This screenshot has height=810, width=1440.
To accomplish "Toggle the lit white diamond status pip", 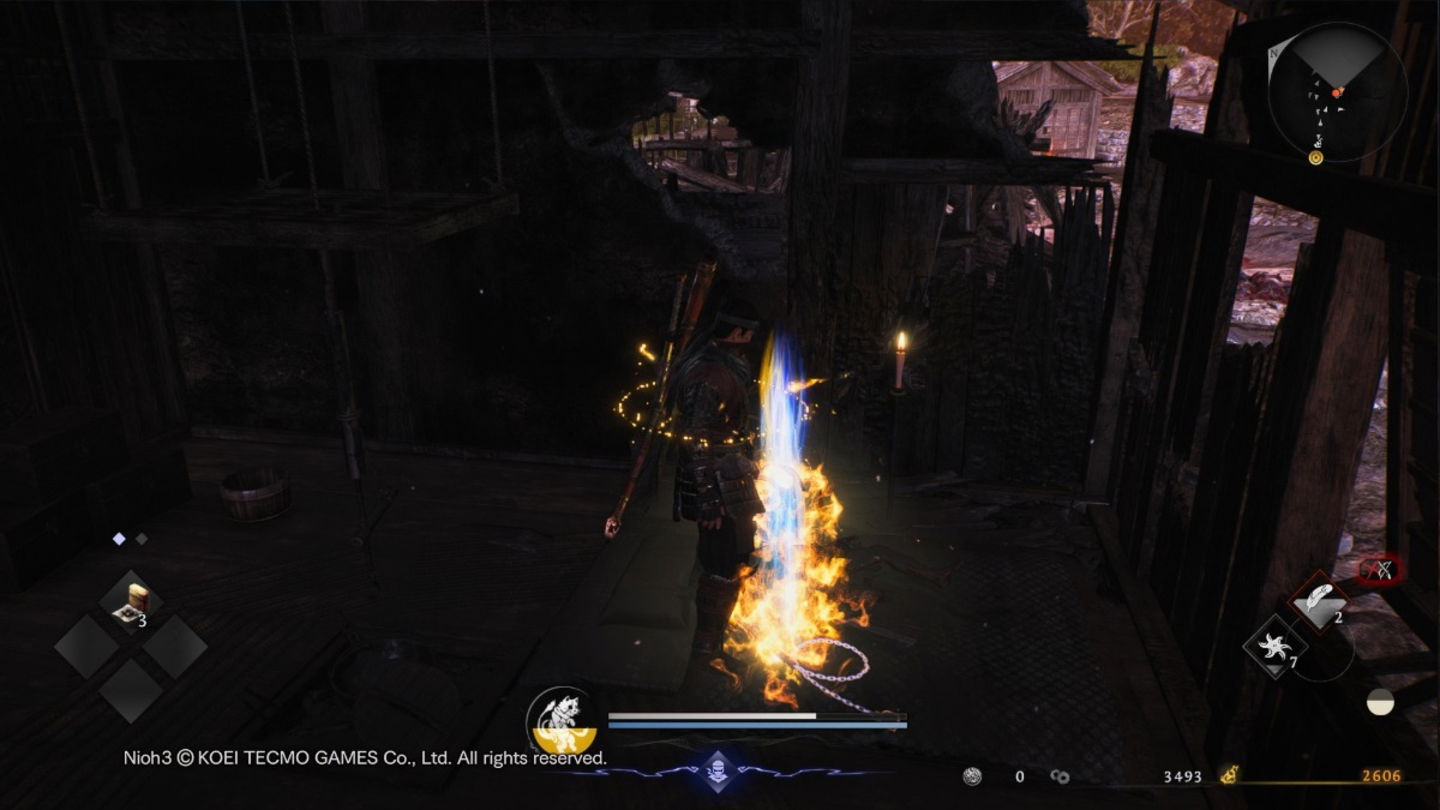I will click(x=119, y=539).
